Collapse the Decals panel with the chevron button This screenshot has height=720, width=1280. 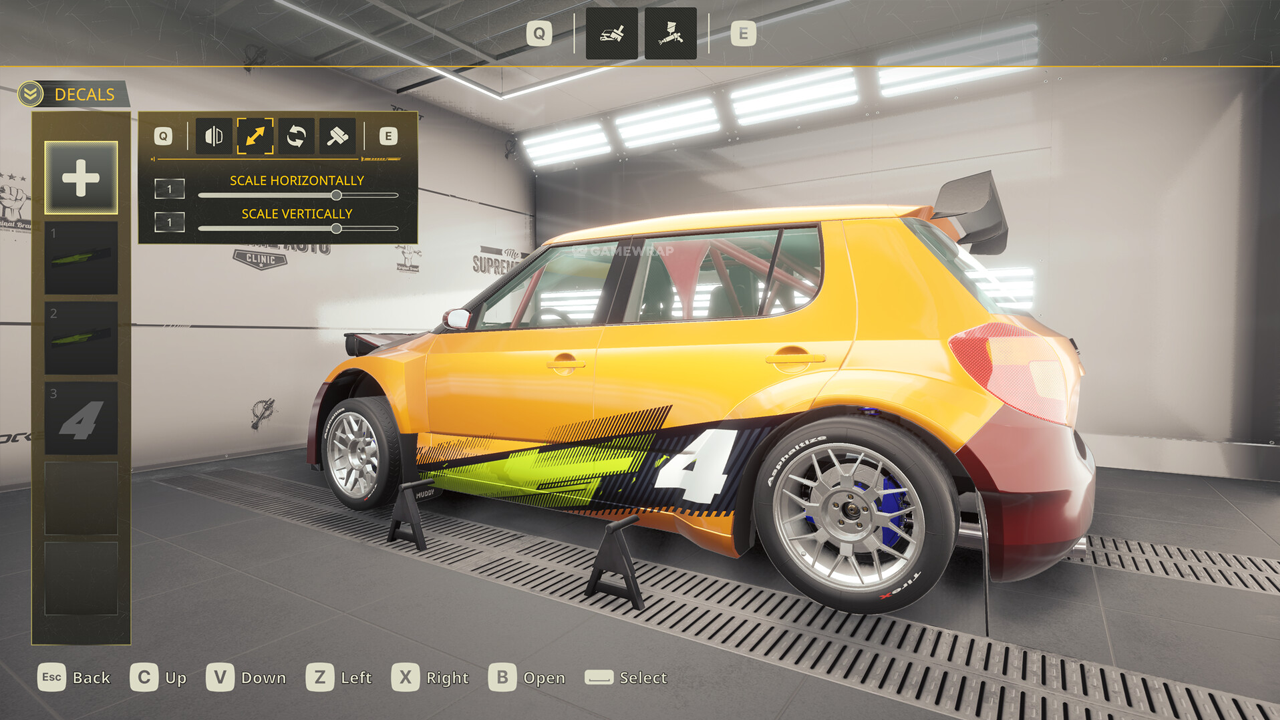[x=30, y=94]
